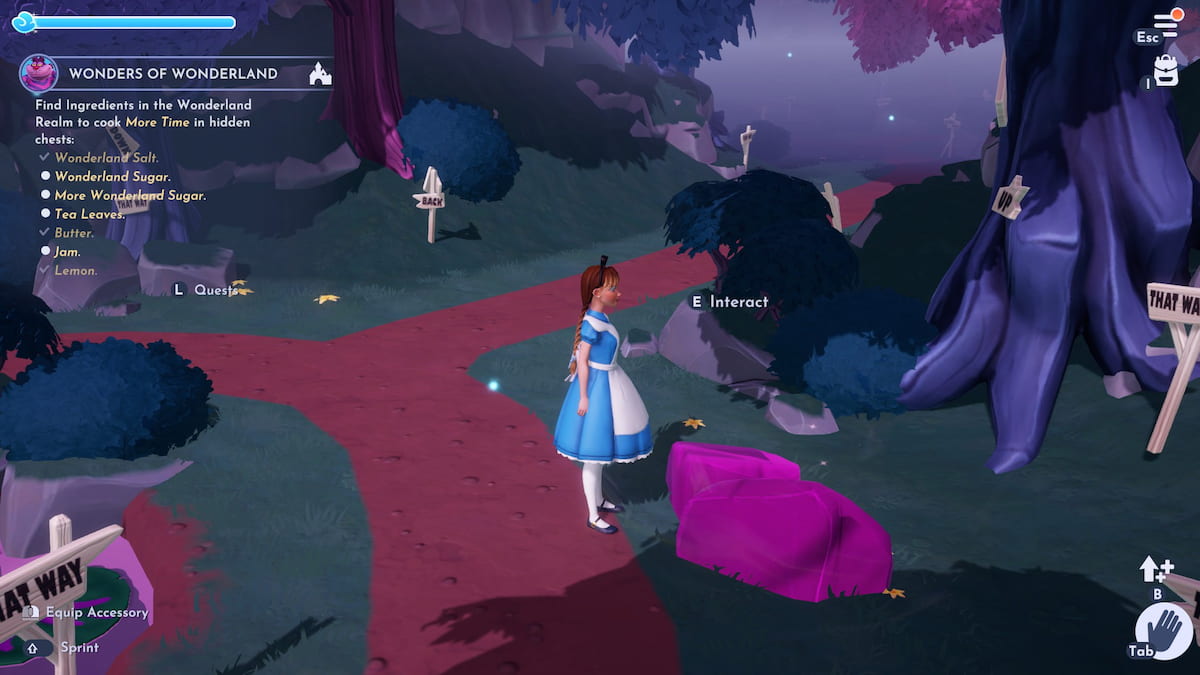Click the castle realm icon
The height and width of the screenshot is (675, 1200).
click(x=320, y=74)
